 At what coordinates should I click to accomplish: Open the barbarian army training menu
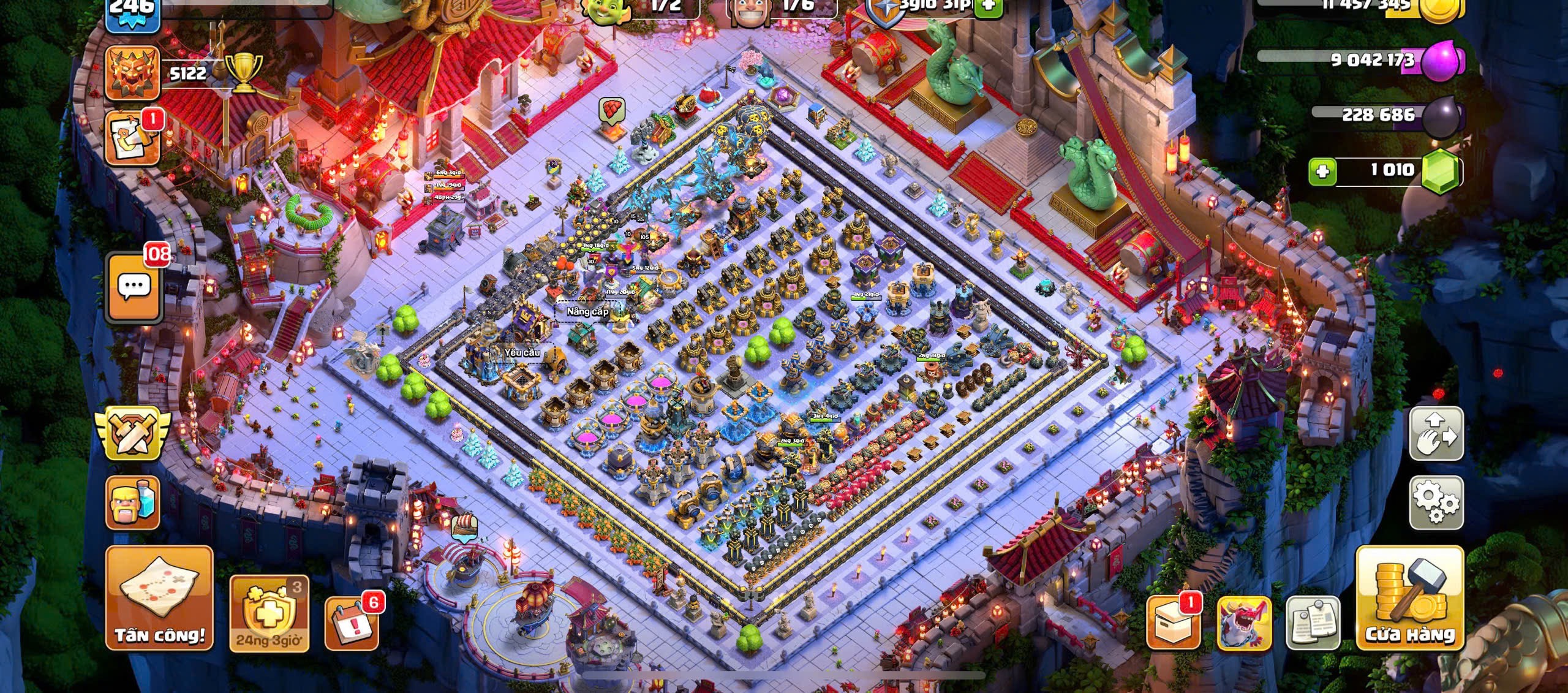[132, 502]
